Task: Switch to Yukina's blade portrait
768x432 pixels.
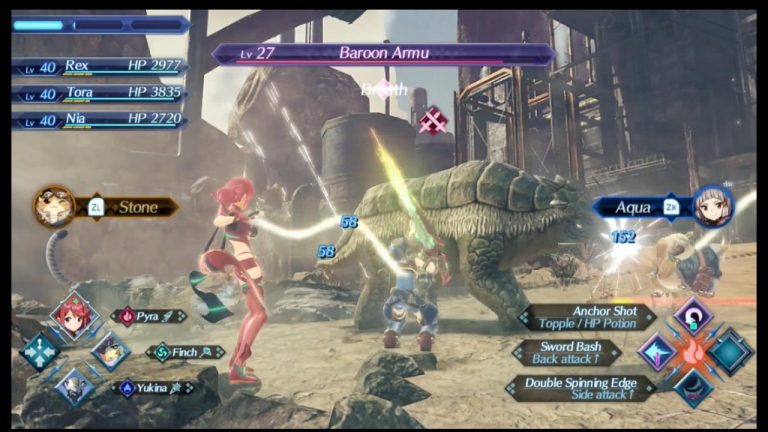Action: (75, 387)
